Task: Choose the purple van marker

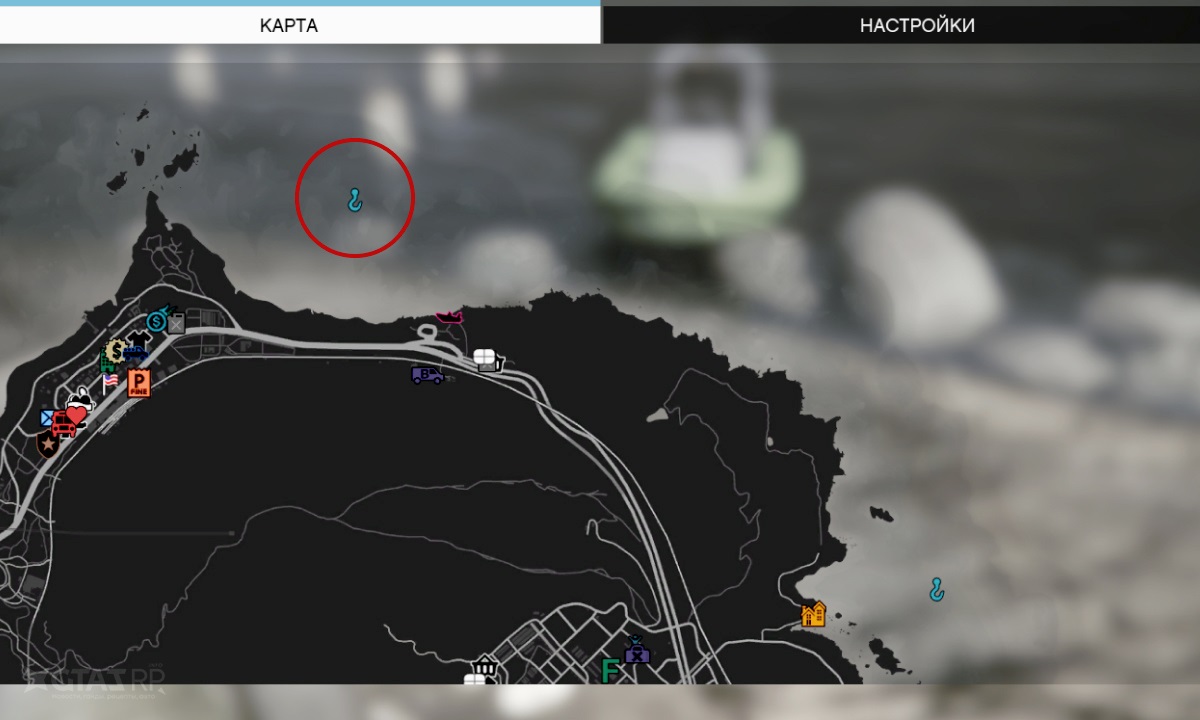Action: (427, 375)
